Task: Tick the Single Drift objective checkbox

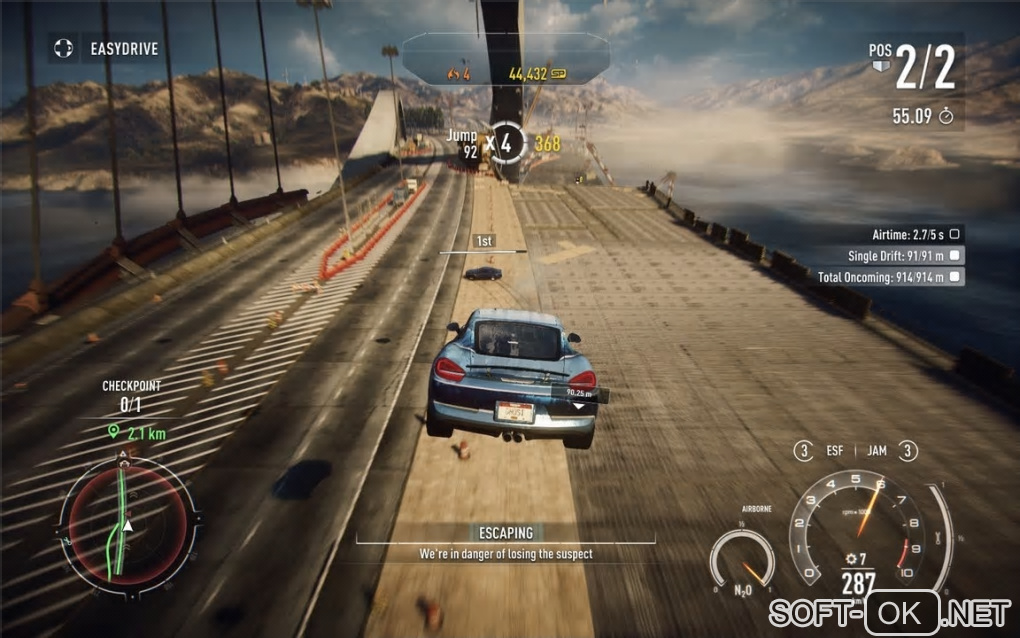Action: pyautogui.click(x=956, y=255)
